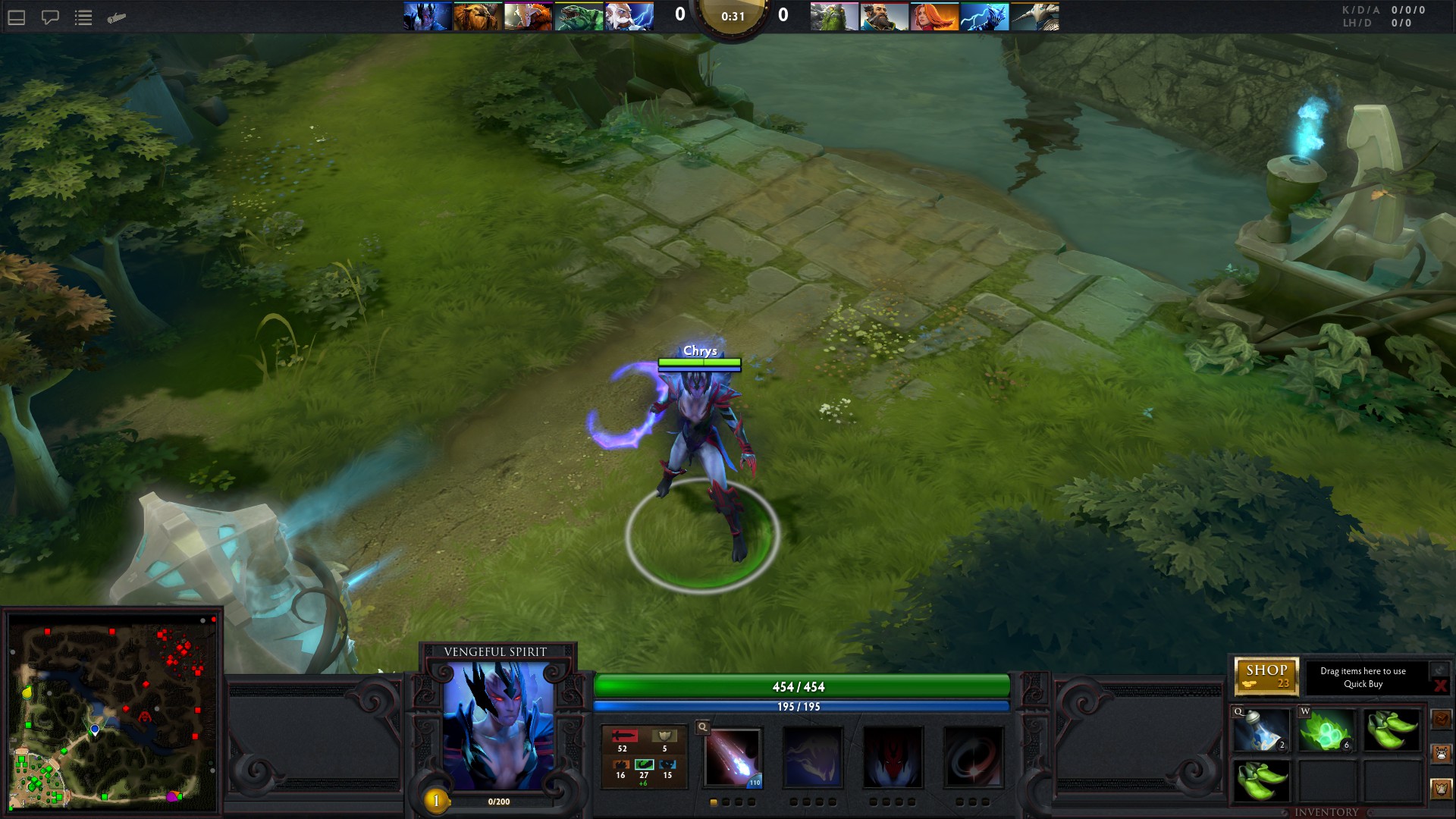The image size is (1456, 819).
Task: Click the brown box courier delivery button
Action: [1441, 718]
